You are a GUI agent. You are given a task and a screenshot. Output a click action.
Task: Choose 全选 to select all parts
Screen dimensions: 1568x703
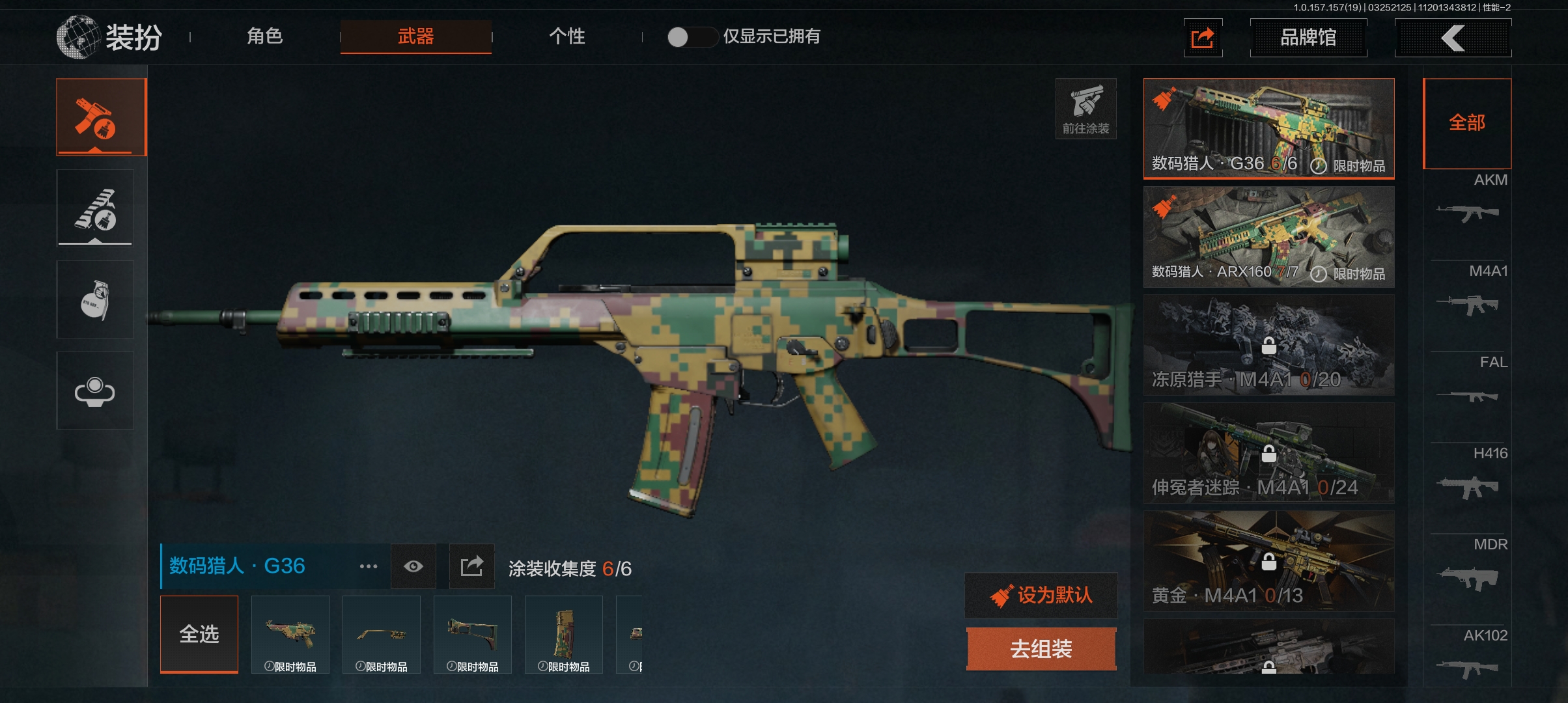click(x=199, y=634)
